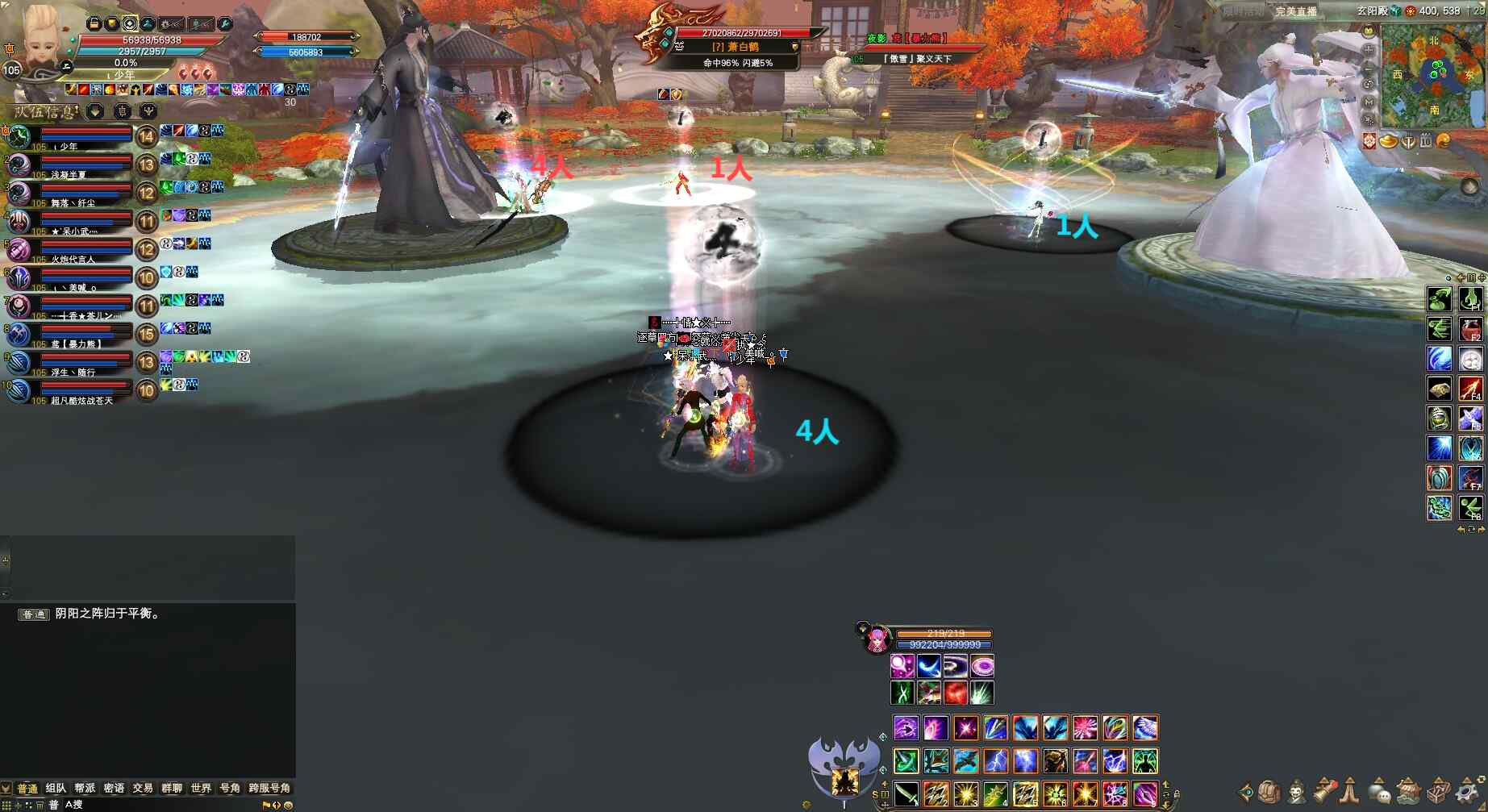
Task: Open the calendar icon below minimap
Action: coord(1426,141)
